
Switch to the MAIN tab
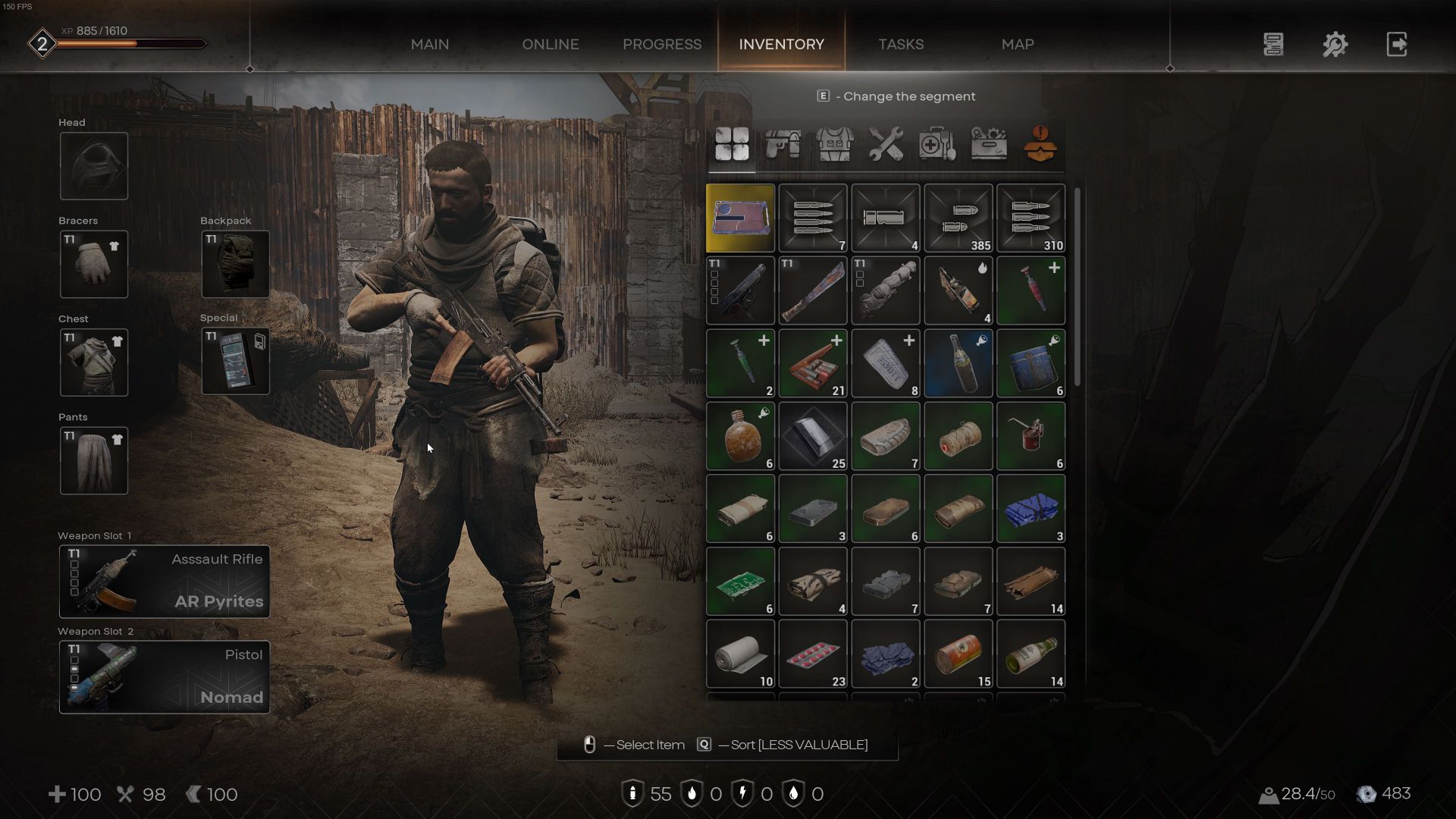point(429,44)
